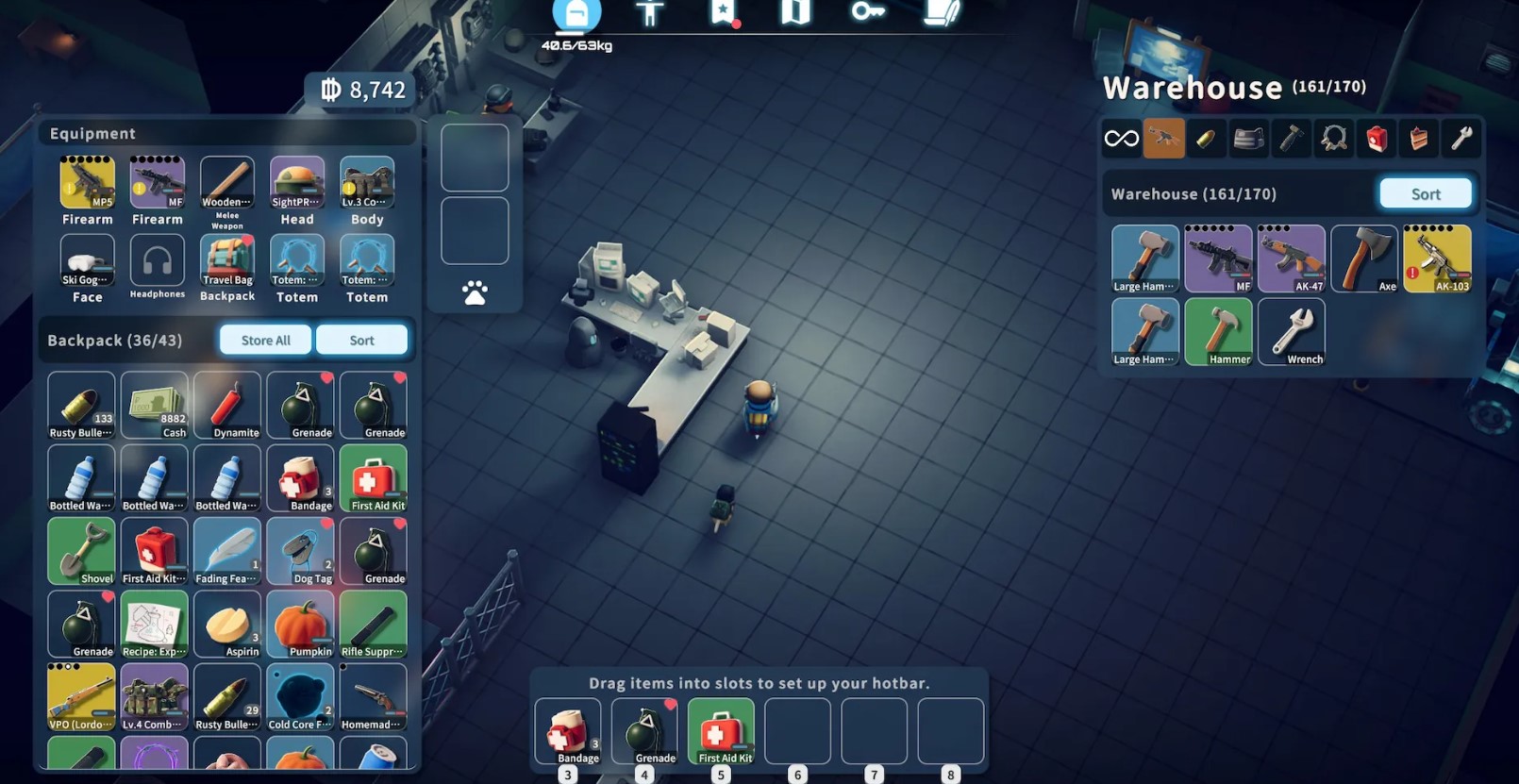The image size is (1519, 784).
Task: Choose the Wrench in the warehouse
Action: coord(1292,332)
